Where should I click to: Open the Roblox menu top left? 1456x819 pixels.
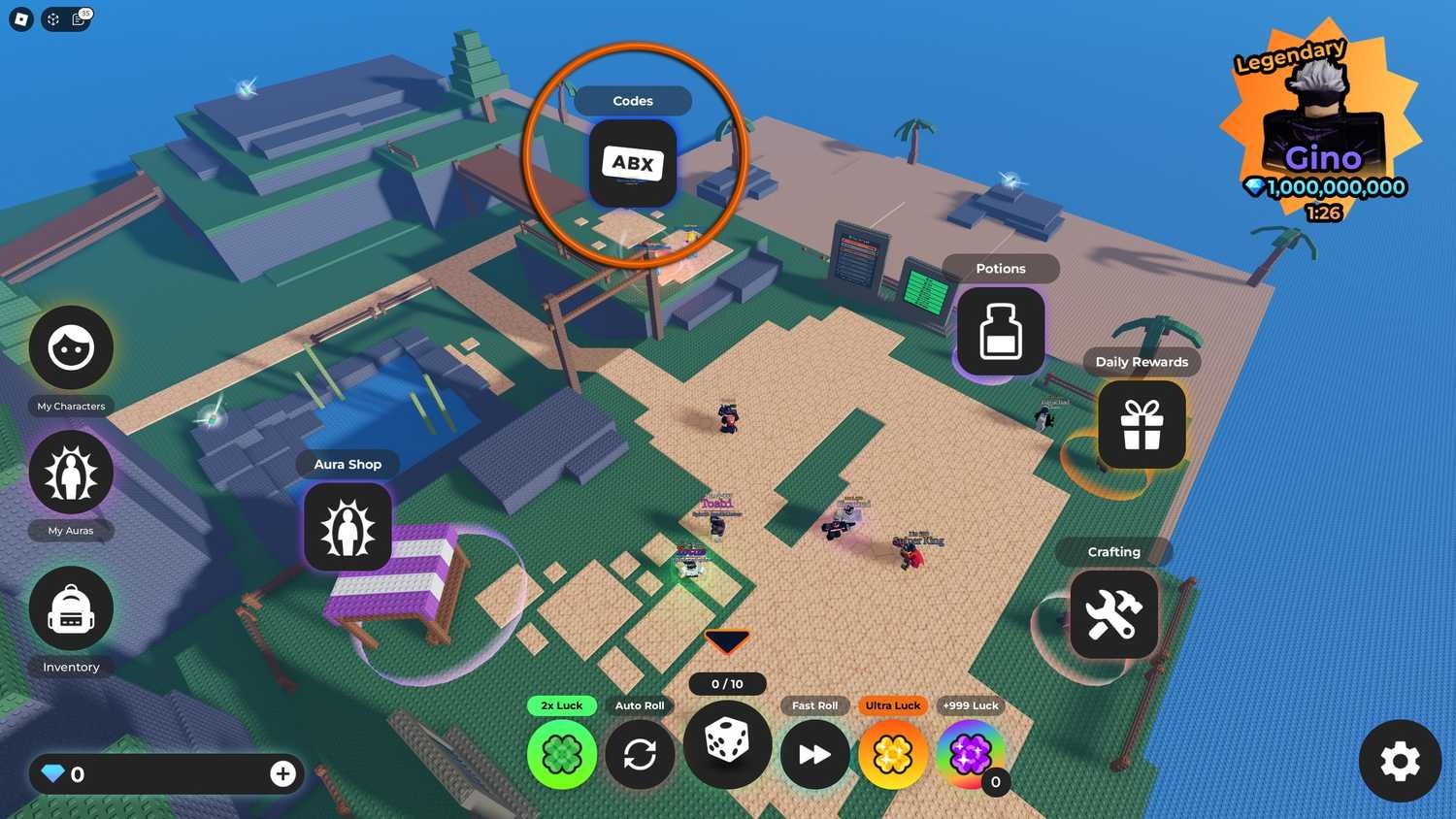[x=19, y=18]
